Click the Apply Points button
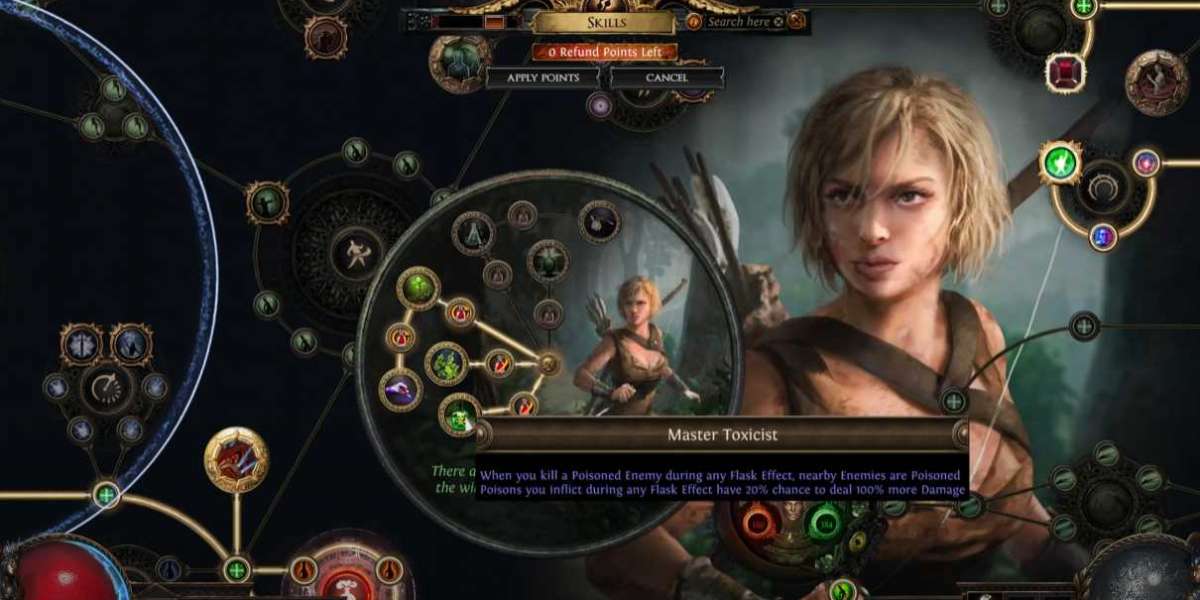The height and width of the screenshot is (600, 1200). 542,77
